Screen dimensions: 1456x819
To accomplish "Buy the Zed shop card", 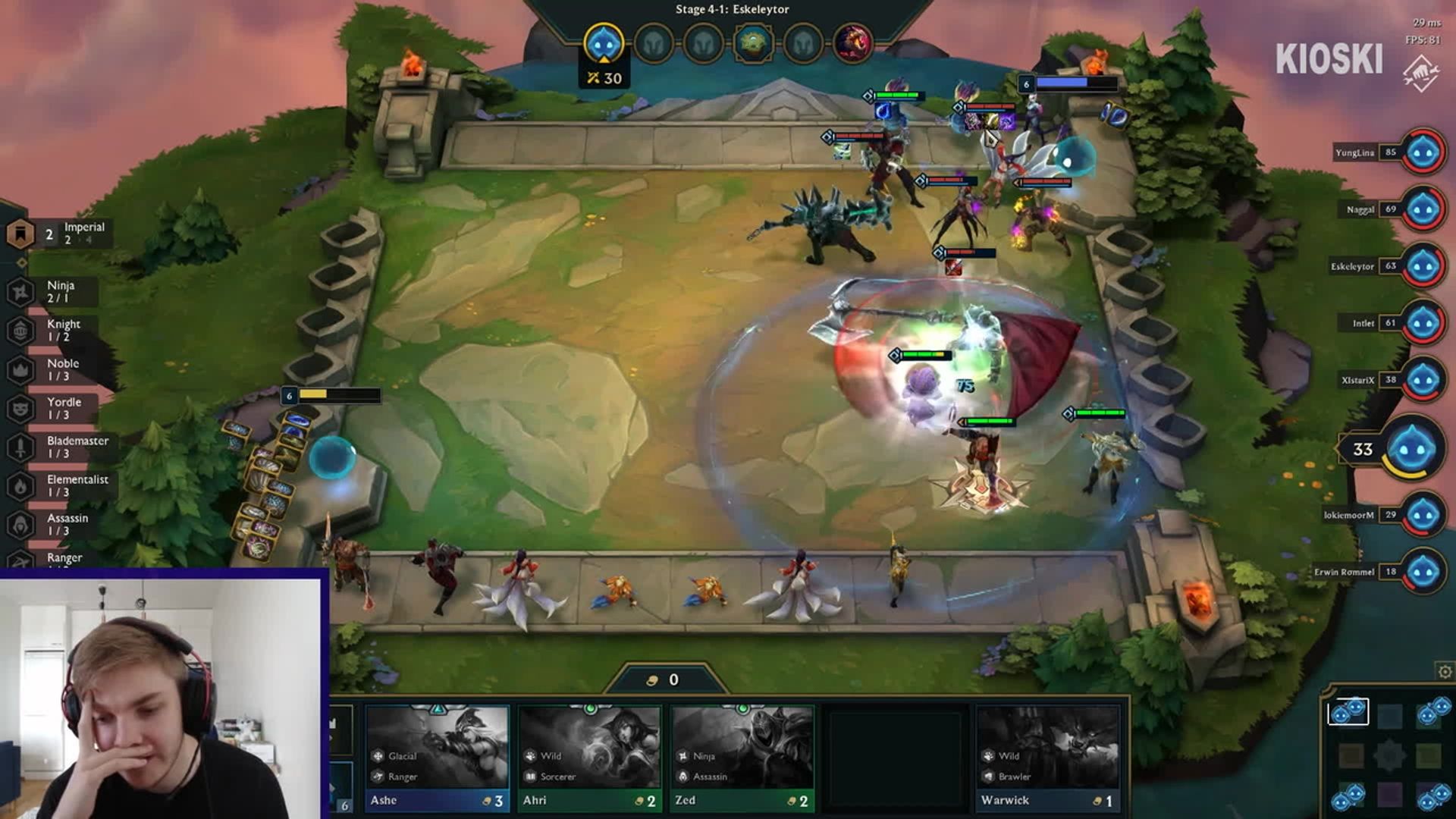I will click(742, 758).
